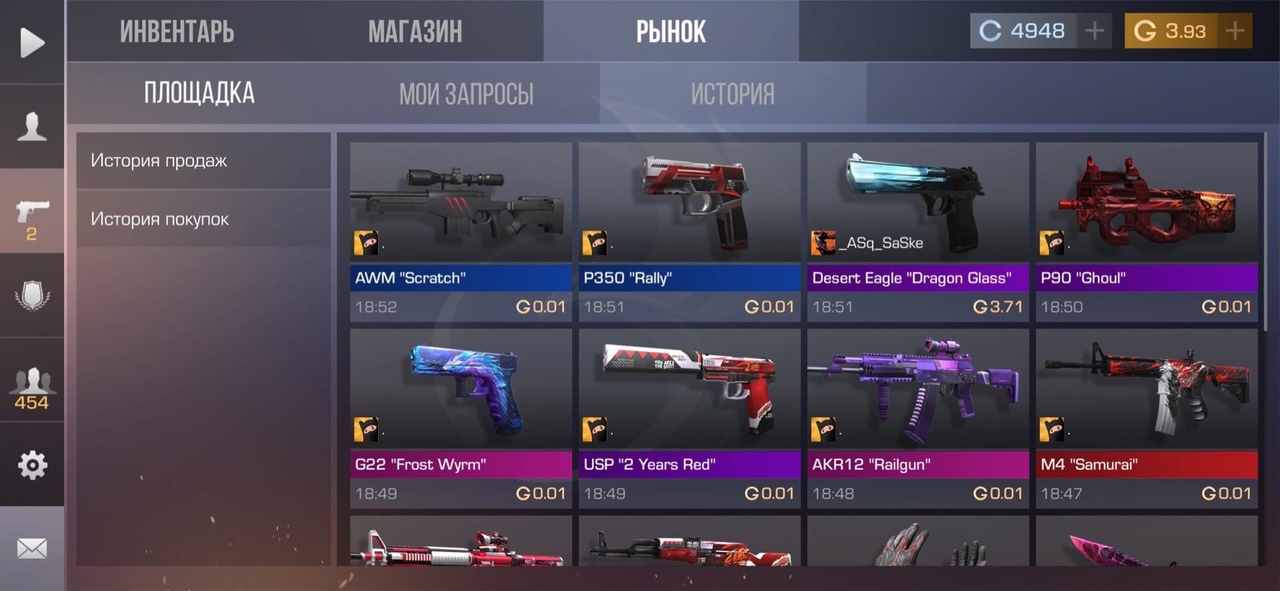
Task: Select the M4 "Samurai" listing
Action: point(1146,418)
